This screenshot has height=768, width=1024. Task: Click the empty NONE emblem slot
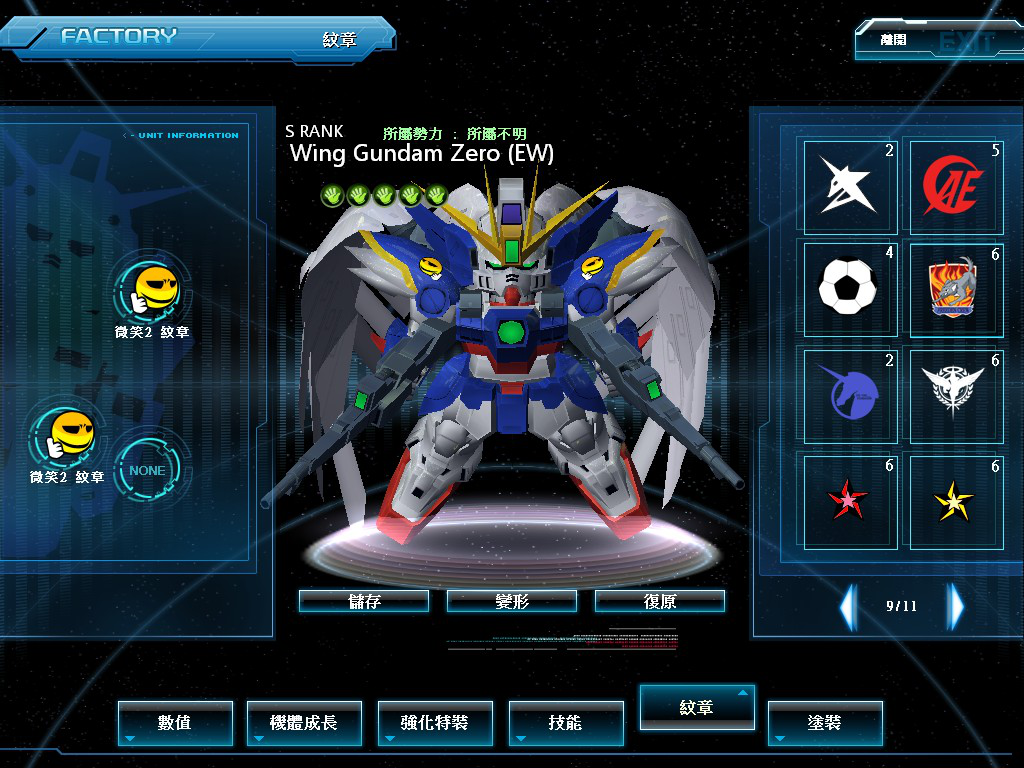pos(147,470)
